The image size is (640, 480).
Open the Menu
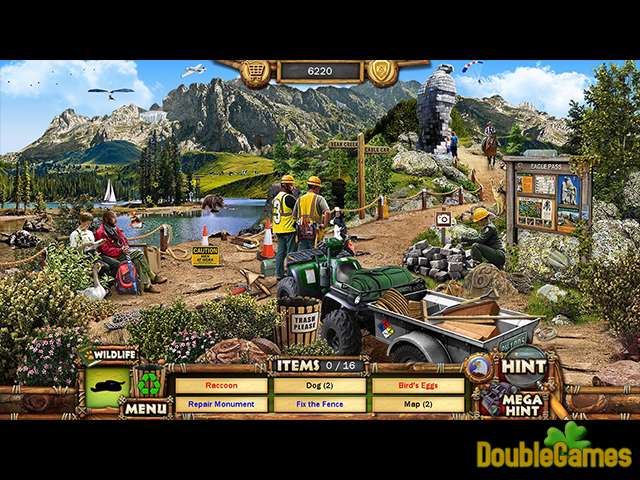[x=145, y=408]
